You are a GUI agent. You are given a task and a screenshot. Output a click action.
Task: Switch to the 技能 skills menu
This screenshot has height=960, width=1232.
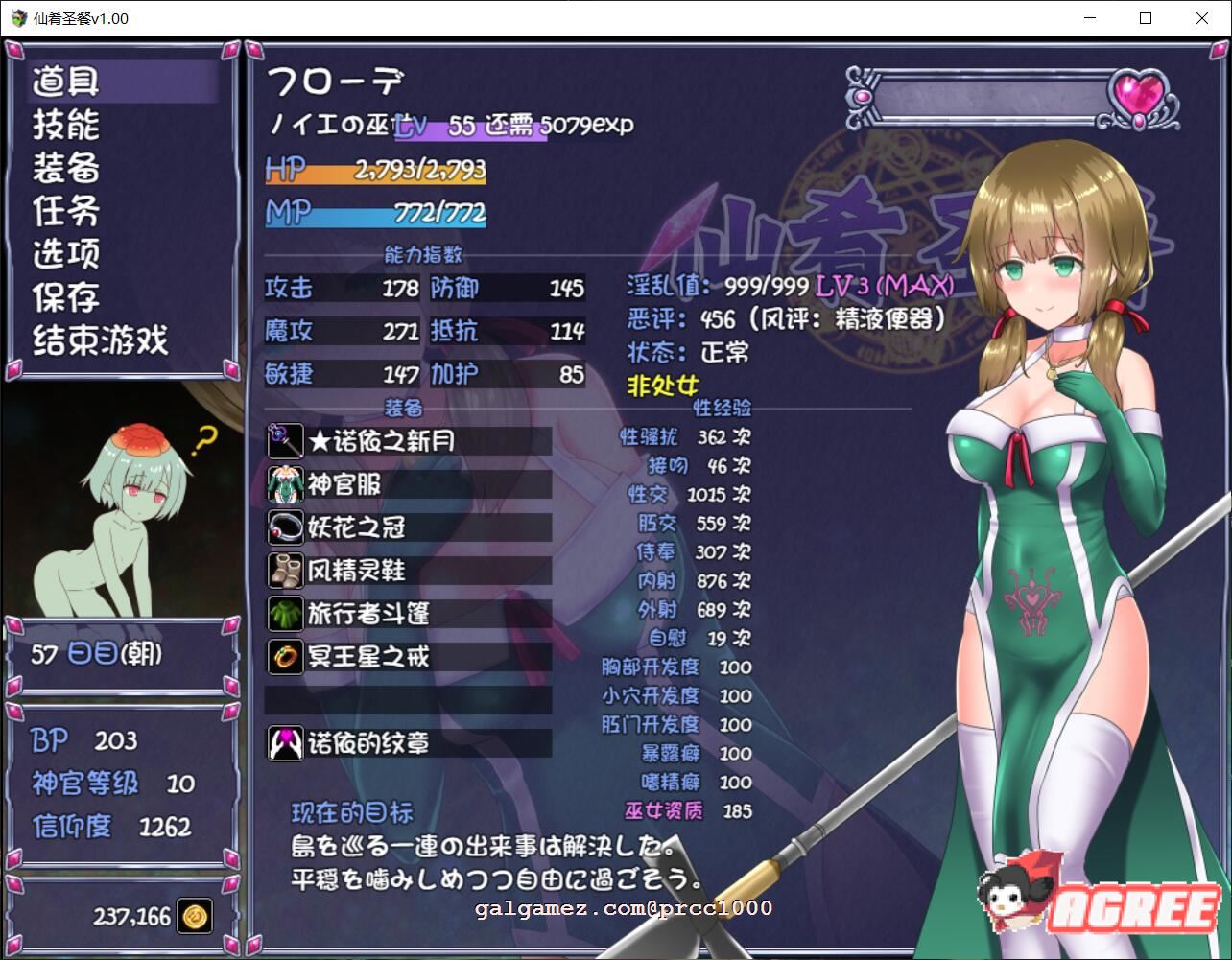tap(63, 125)
